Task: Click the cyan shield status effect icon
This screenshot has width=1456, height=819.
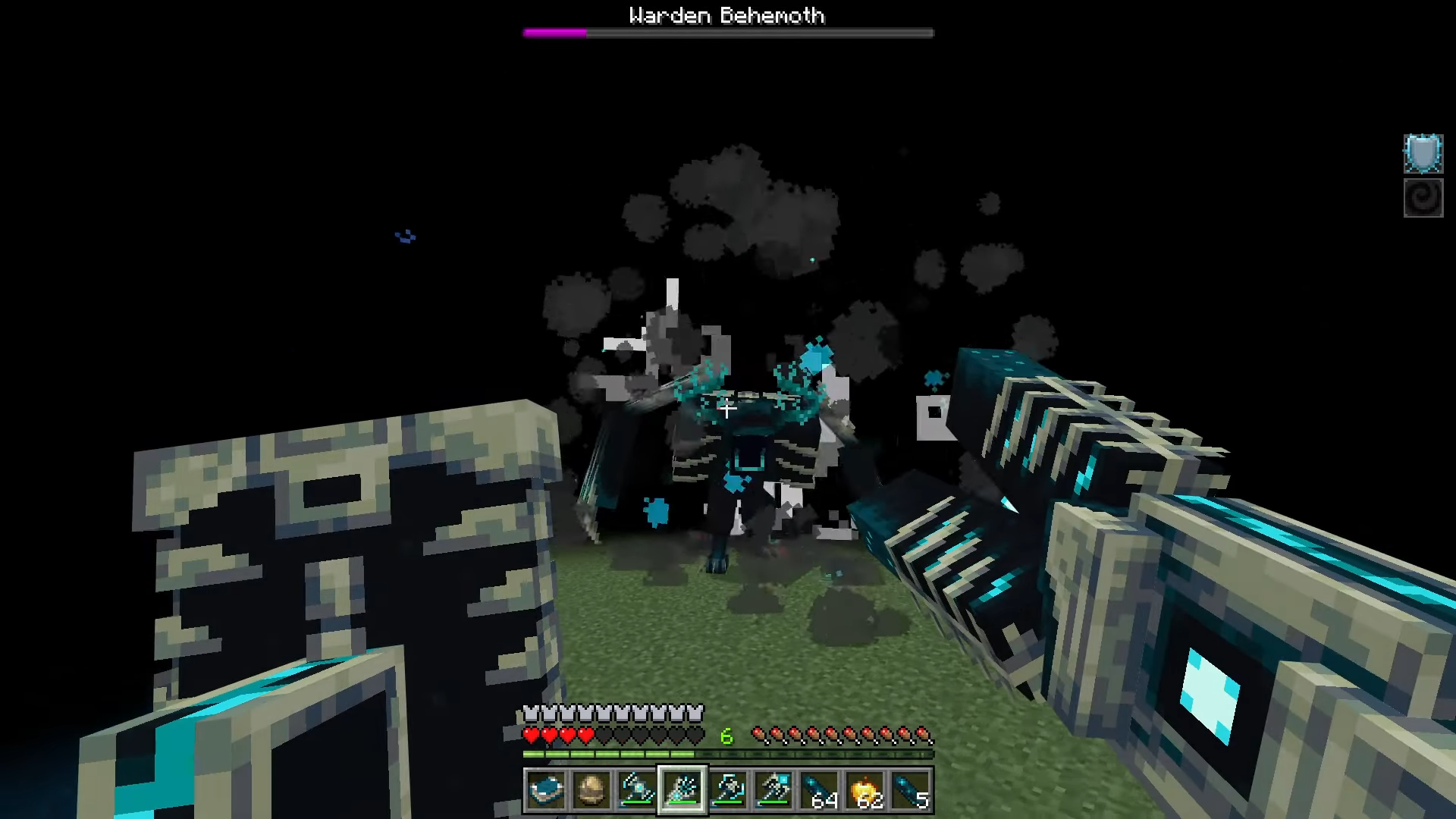Action: pyautogui.click(x=1423, y=154)
